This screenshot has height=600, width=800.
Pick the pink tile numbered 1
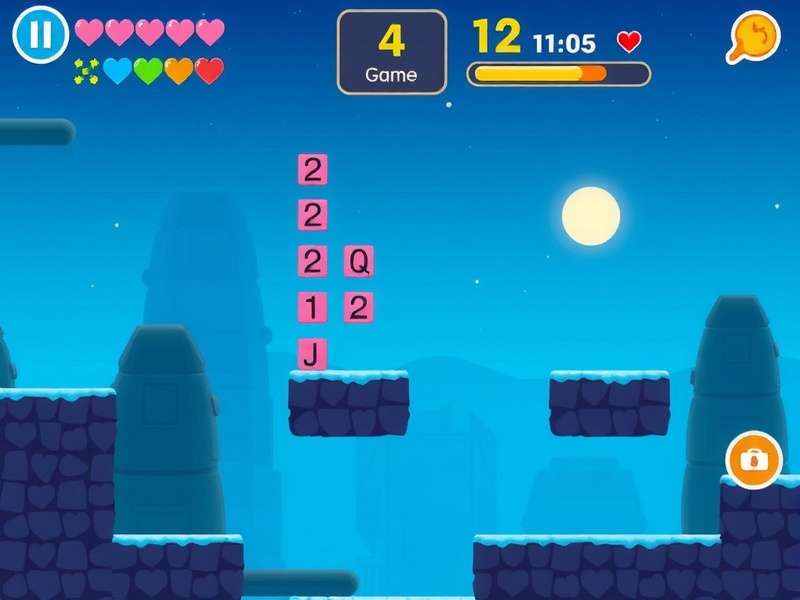pos(312,308)
